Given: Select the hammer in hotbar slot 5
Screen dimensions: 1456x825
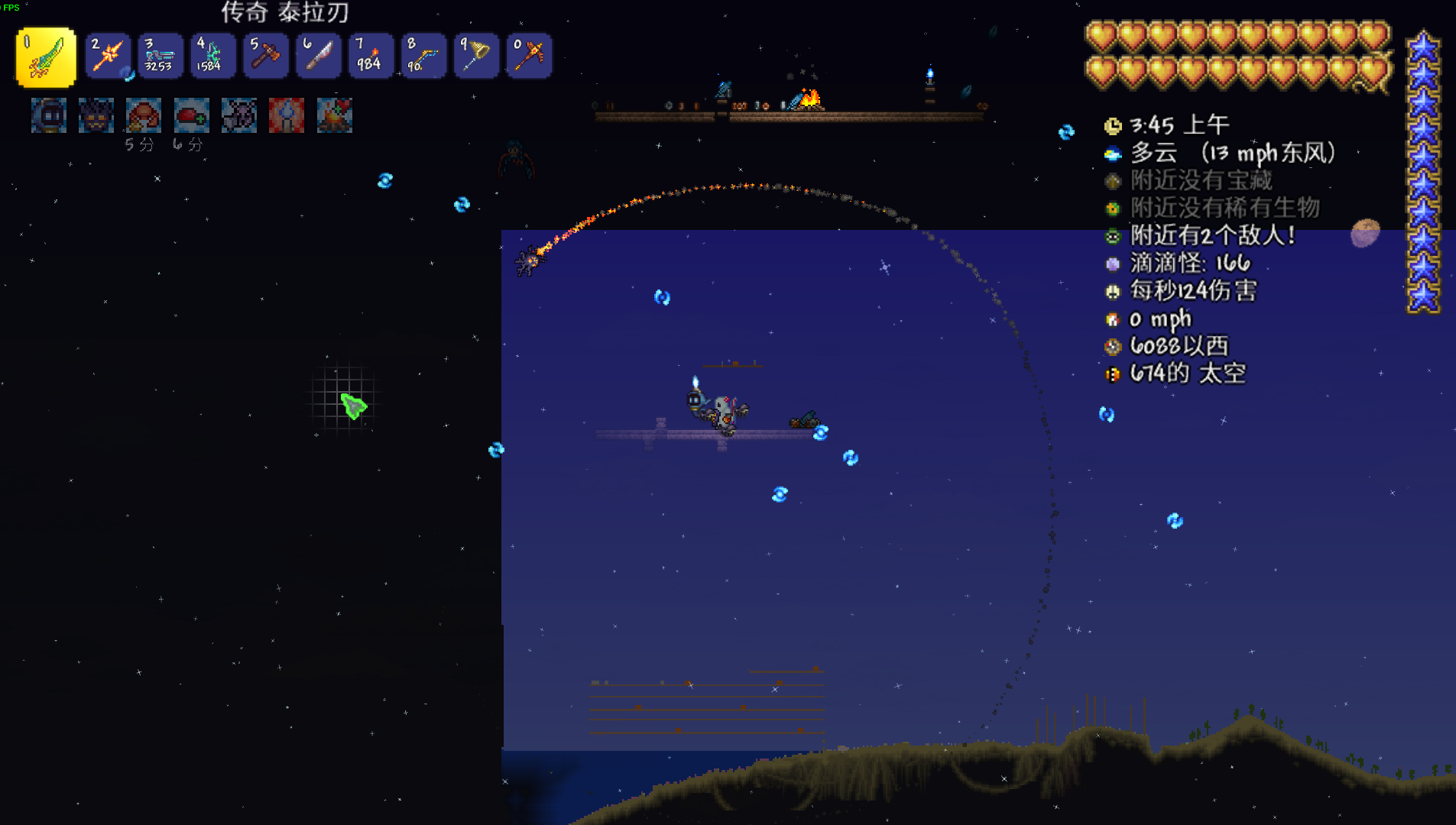Looking at the screenshot, I should point(265,56).
